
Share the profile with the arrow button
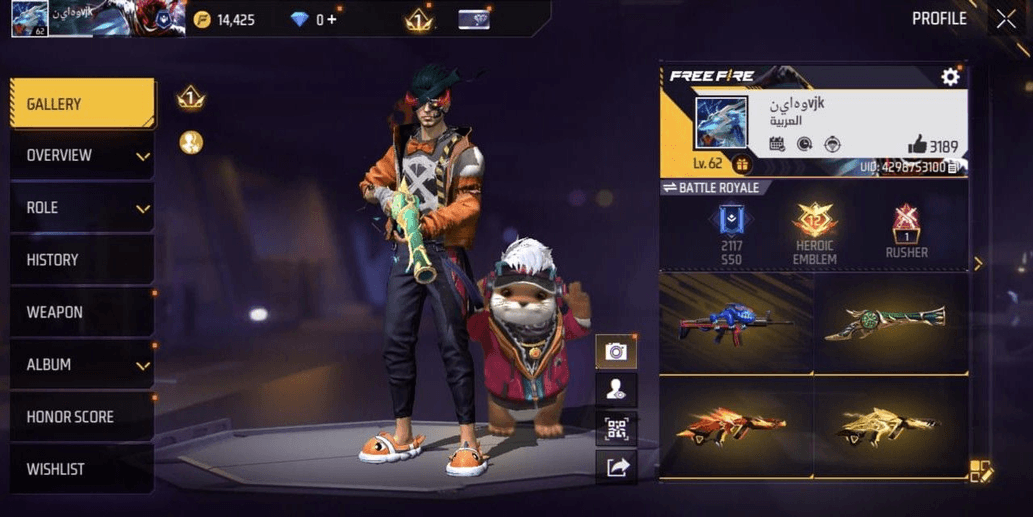click(x=616, y=467)
